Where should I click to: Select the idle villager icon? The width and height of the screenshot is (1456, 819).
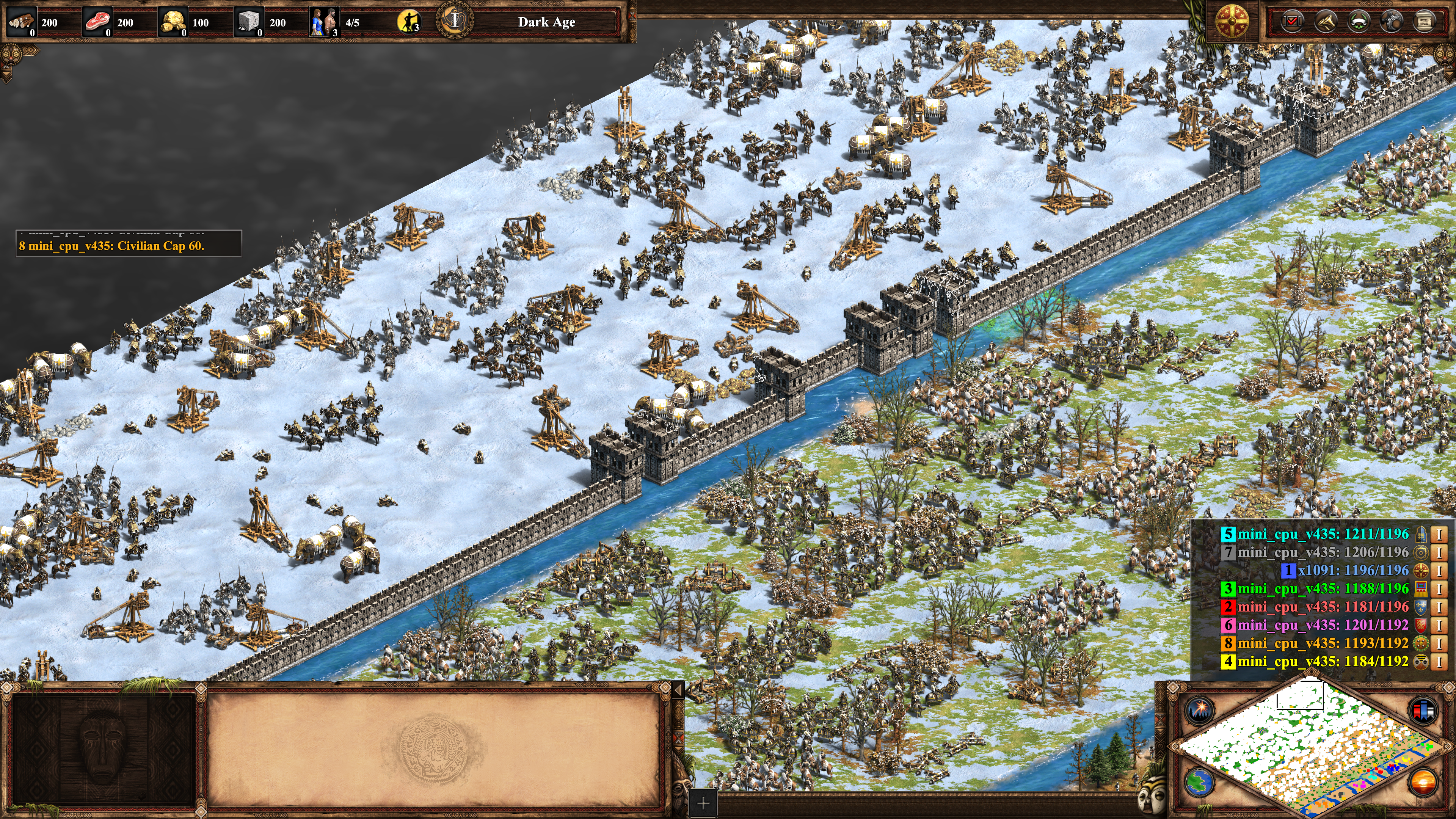tap(408, 22)
